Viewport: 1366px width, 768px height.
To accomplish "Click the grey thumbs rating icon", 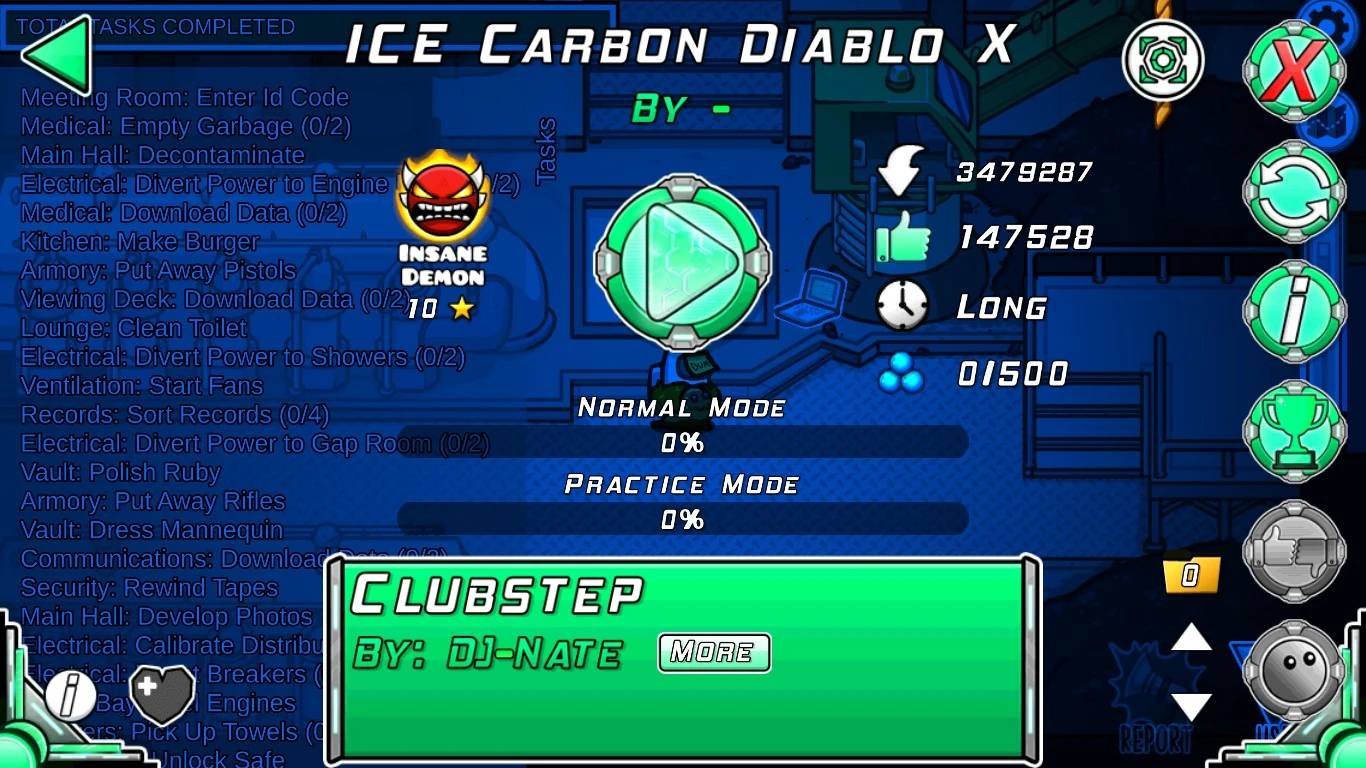I will click(1295, 552).
